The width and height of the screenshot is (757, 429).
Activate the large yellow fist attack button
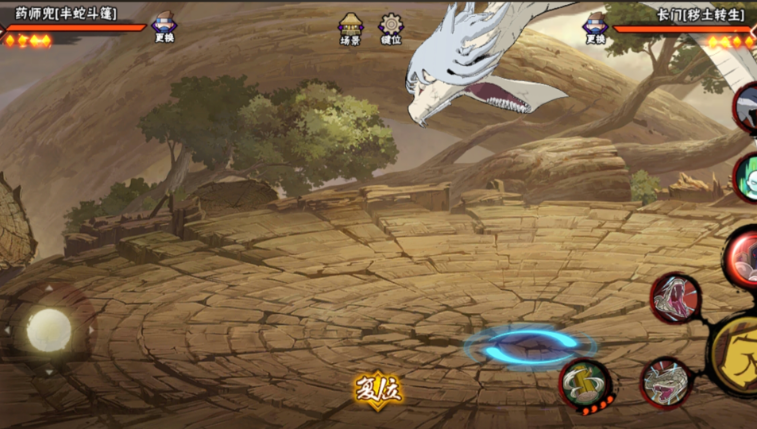click(737, 350)
